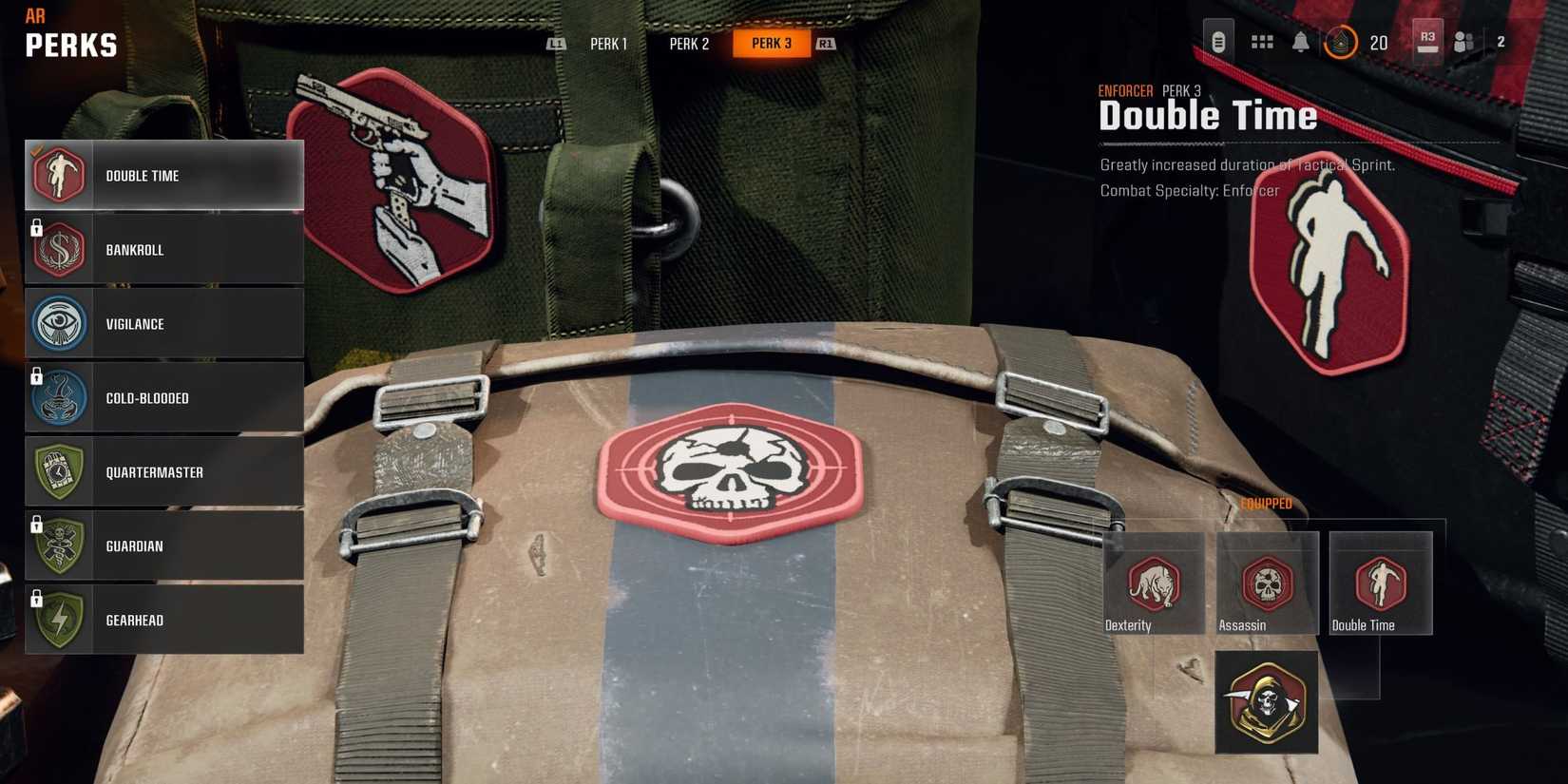Click the Double Time entry in the perks list
This screenshot has height=784, width=1568.
[x=163, y=175]
